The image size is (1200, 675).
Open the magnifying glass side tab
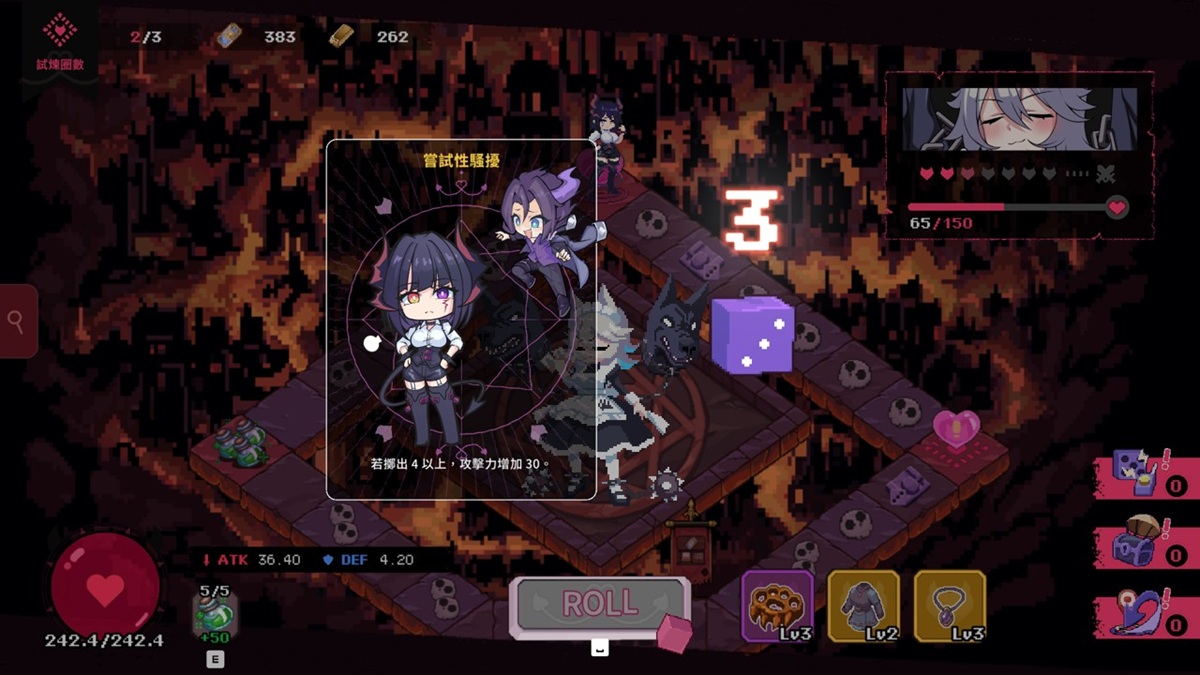tap(18, 321)
